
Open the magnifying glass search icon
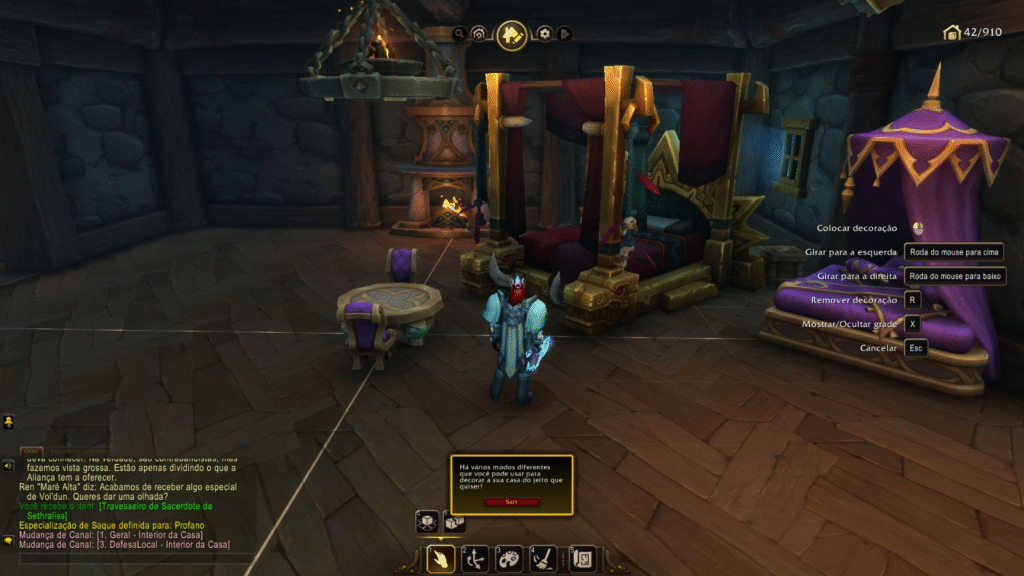459,34
